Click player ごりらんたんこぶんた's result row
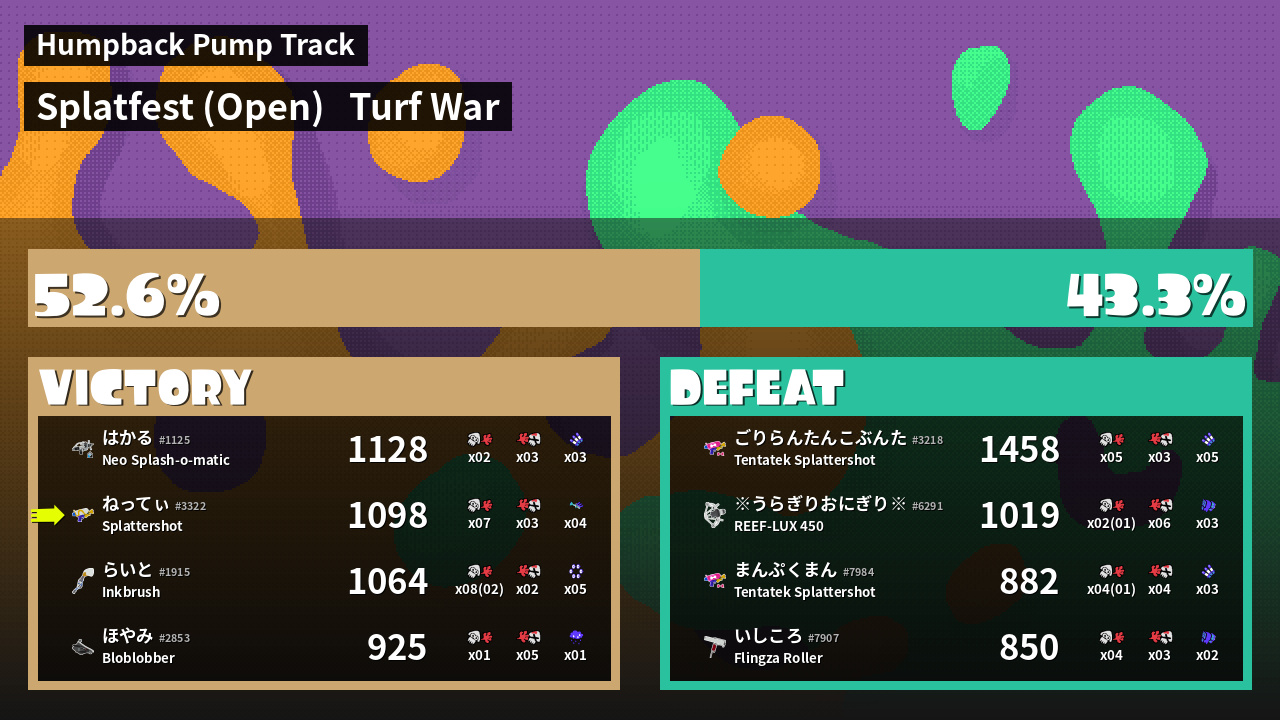 point(956,449)
